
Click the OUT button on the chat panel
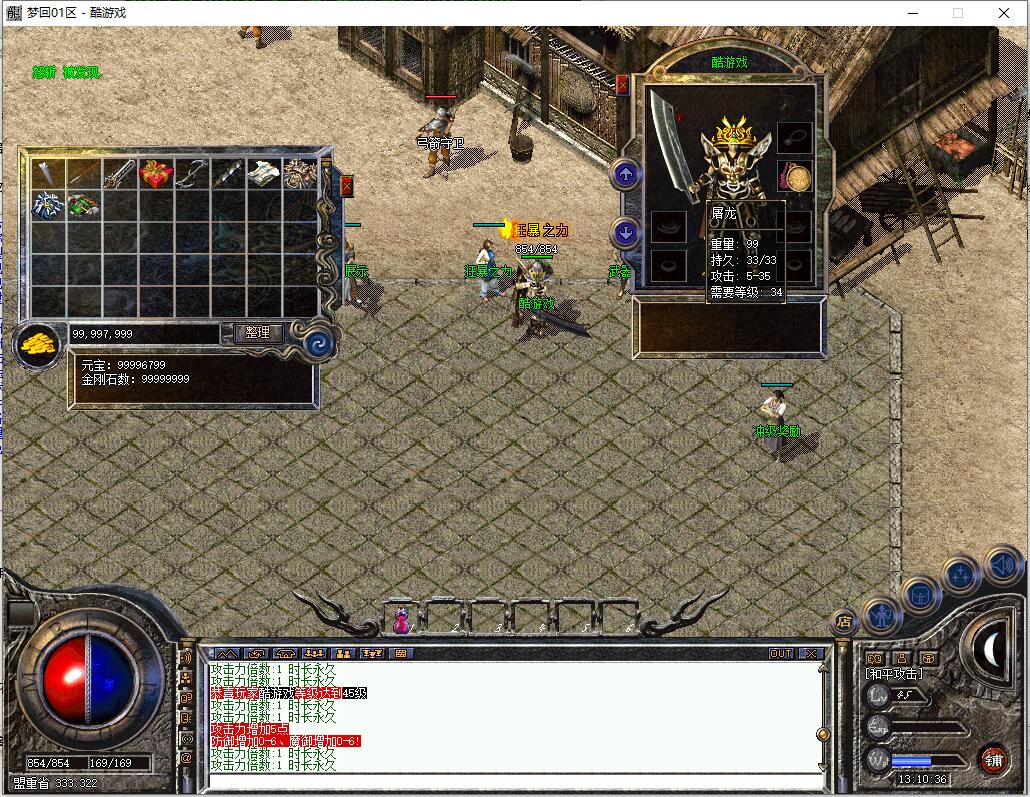click(780, 653)
